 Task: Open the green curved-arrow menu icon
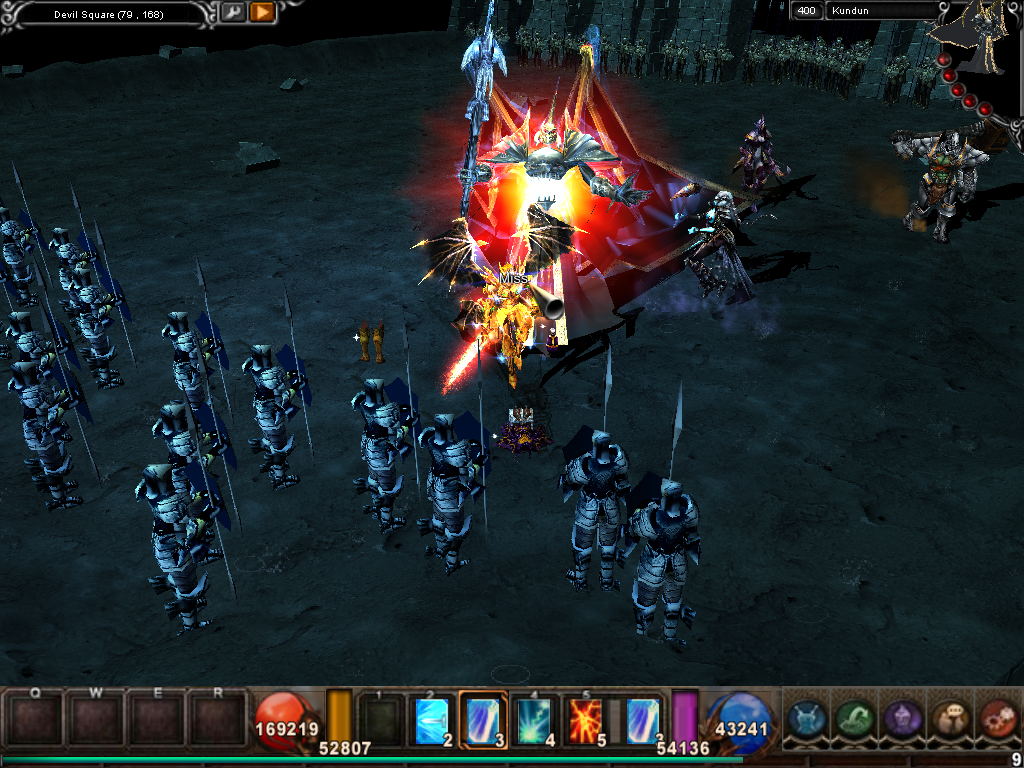point(853,718)
